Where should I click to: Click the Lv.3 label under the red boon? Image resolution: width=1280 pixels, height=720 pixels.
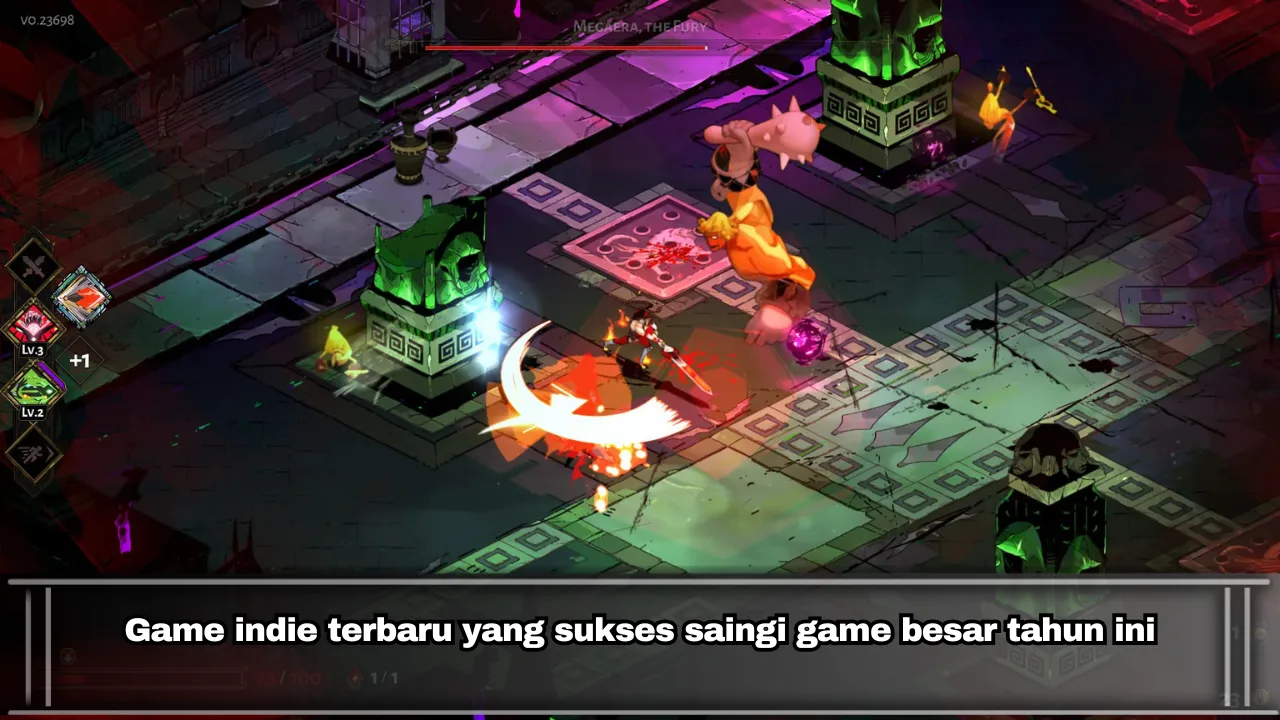(x=33, y=351)
